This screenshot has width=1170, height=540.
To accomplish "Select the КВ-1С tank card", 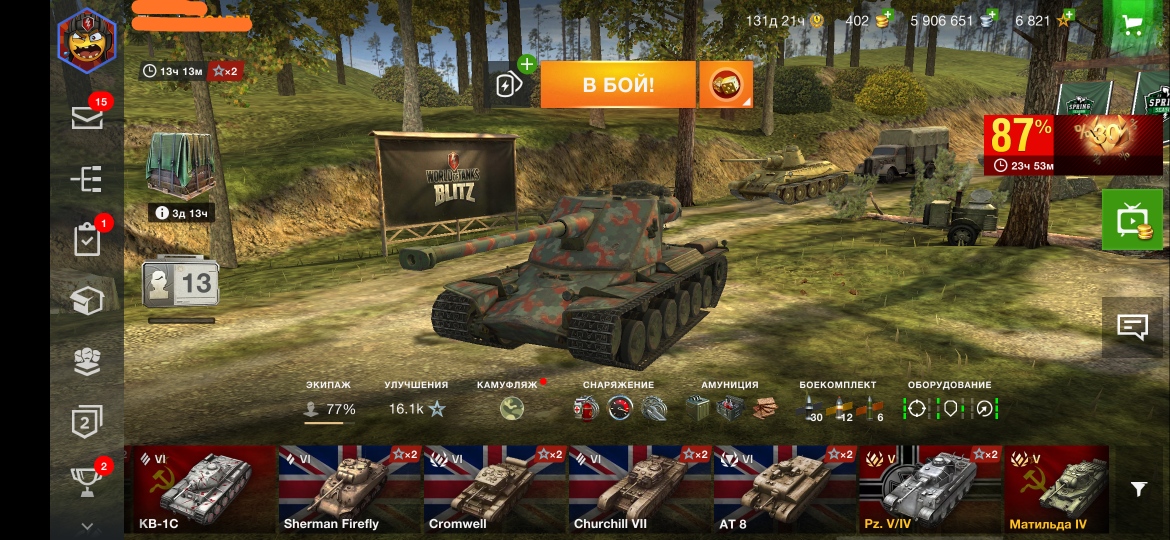I will (200, 489).
